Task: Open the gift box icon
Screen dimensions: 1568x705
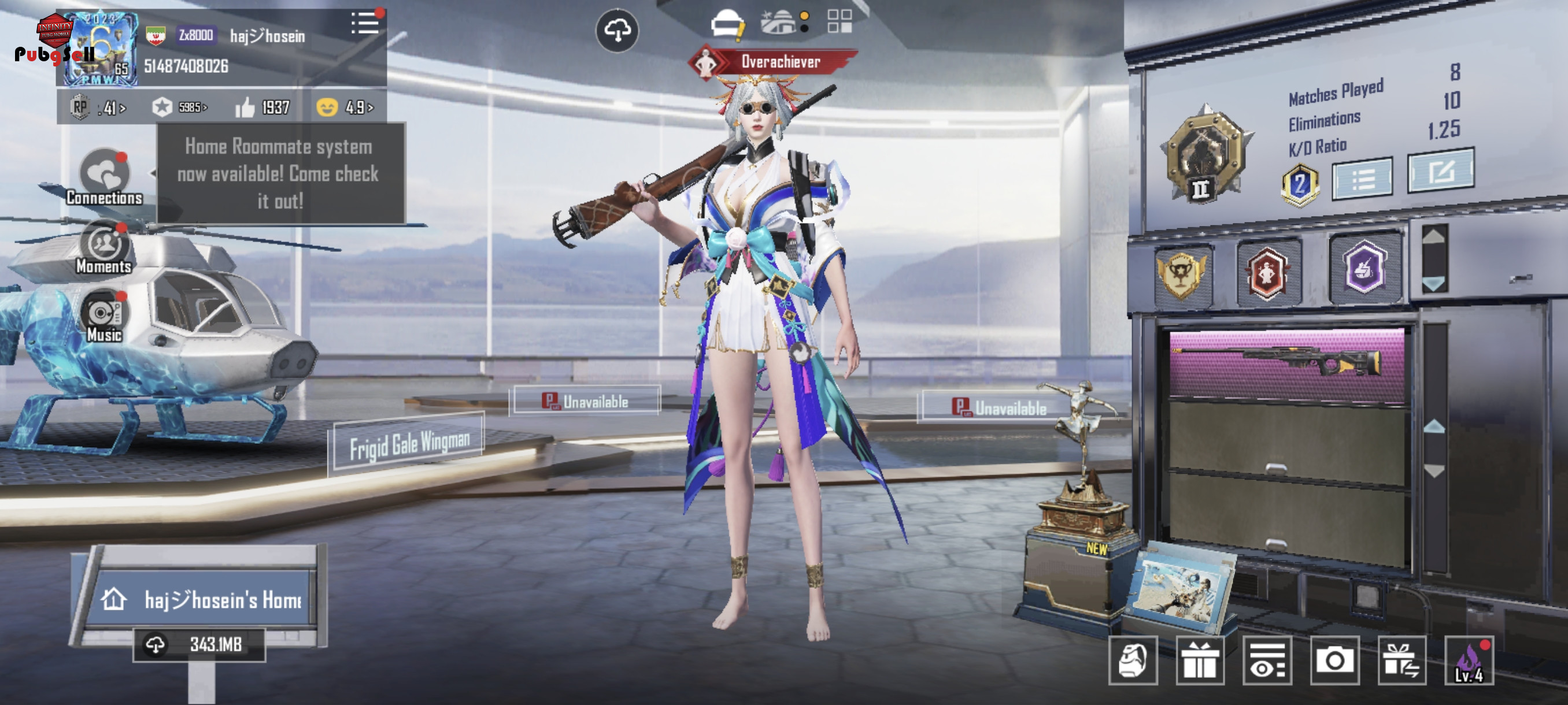Action: click(x=1199, y=661)
